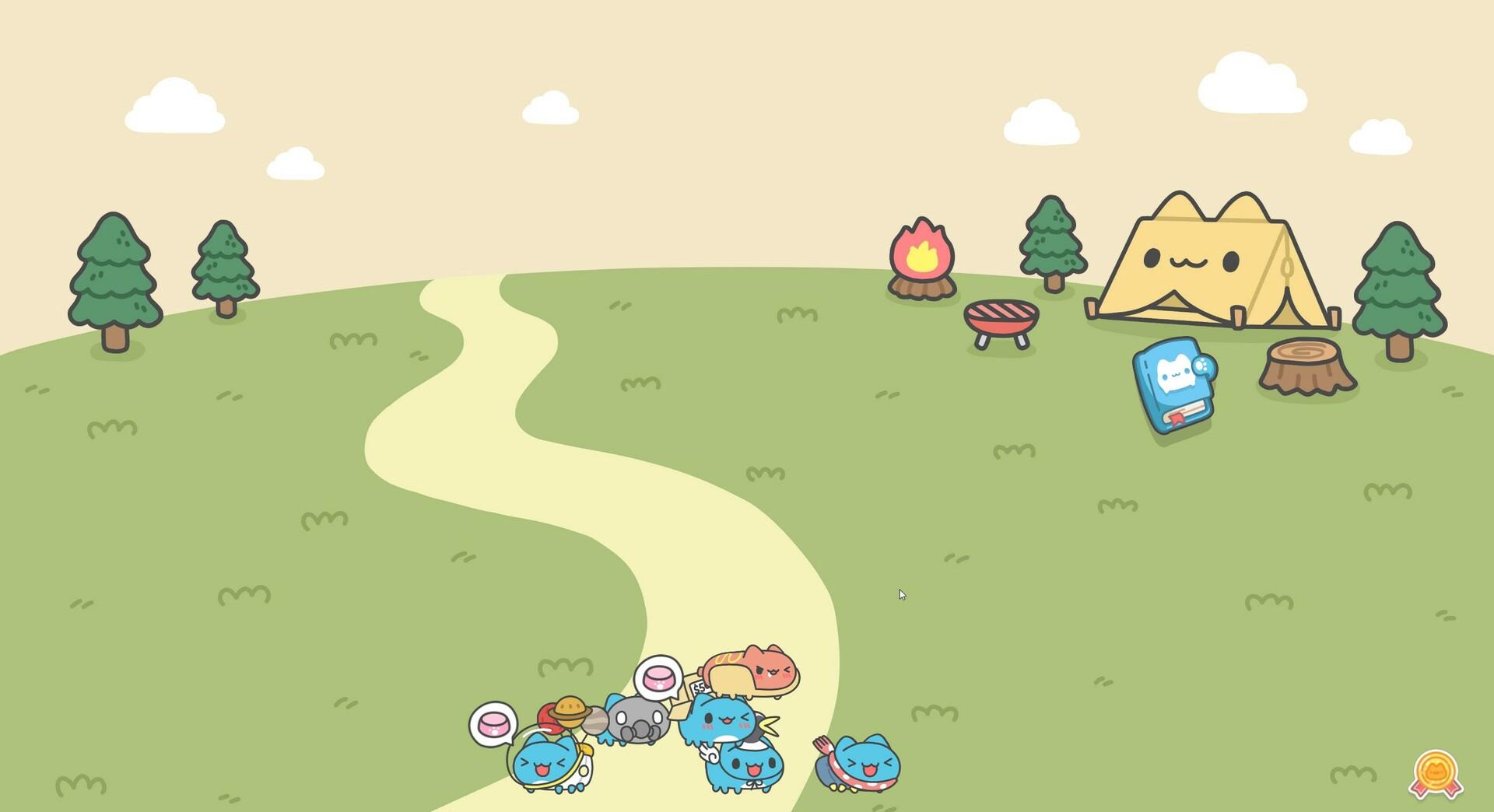
Task: Select the campfire near the trees
Action: [x=921, y=257]
